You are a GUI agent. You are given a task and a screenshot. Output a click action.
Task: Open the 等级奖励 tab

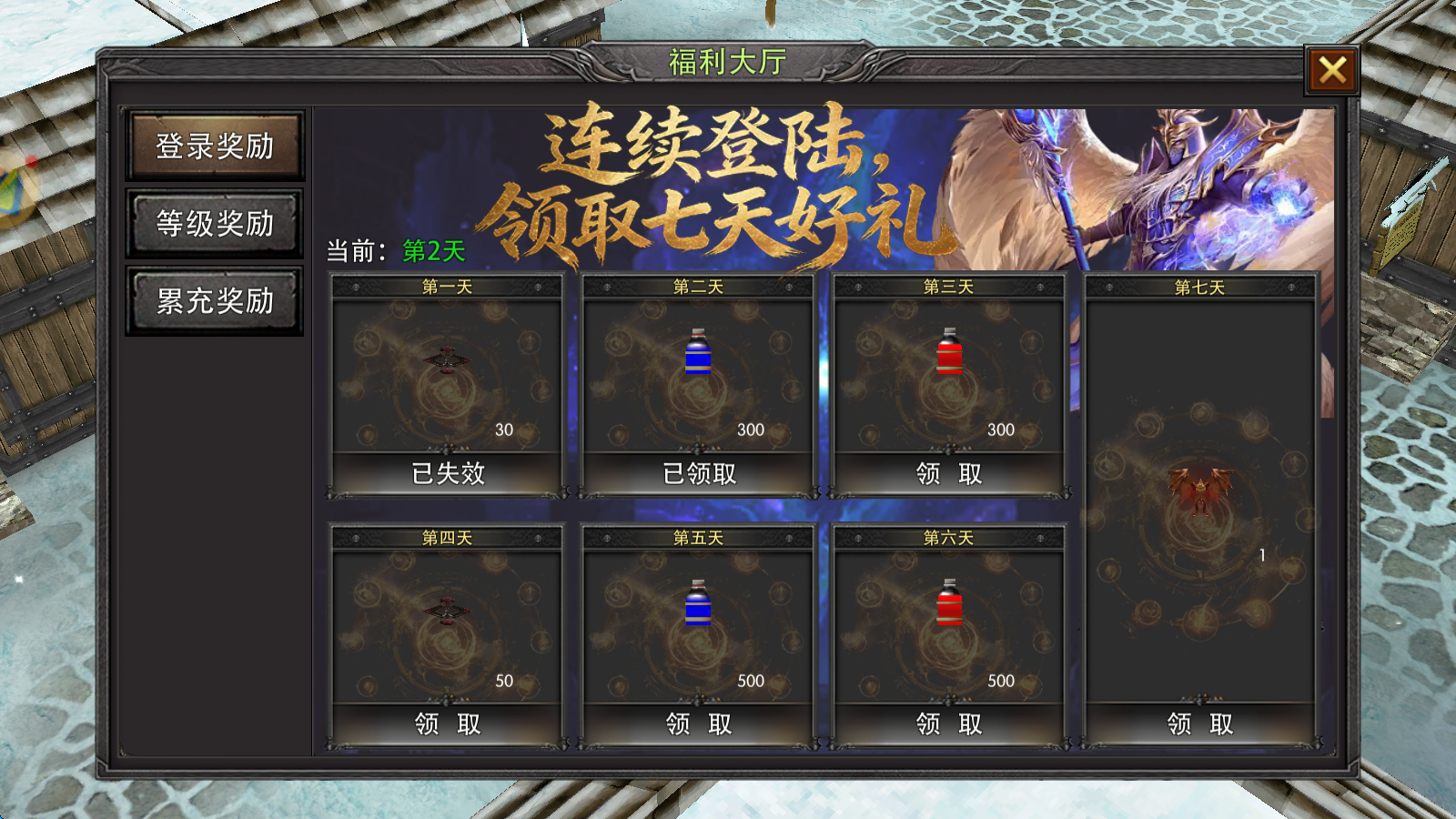[214, 220]
